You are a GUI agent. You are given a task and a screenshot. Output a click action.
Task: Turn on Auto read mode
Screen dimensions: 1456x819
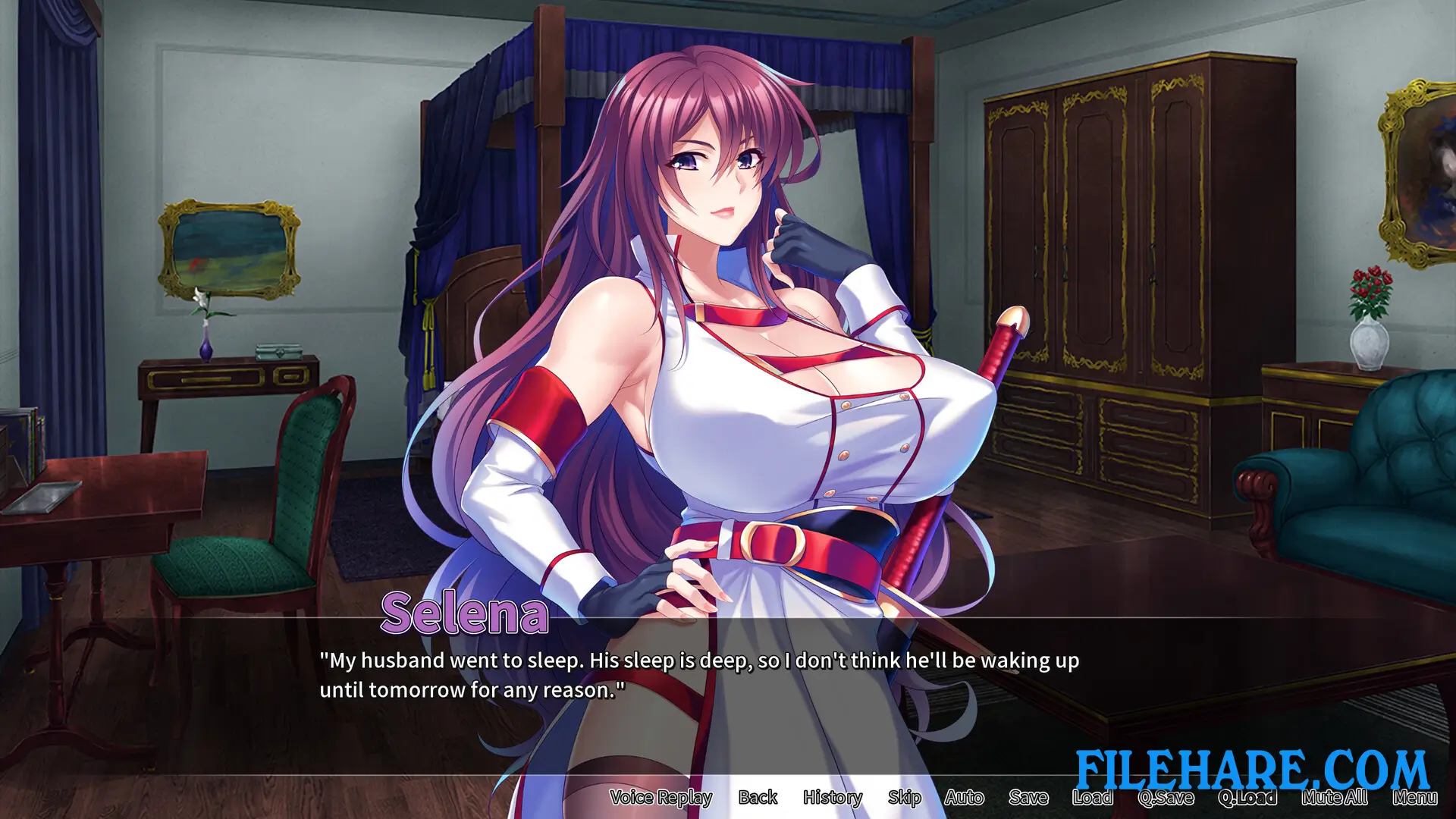965,797
